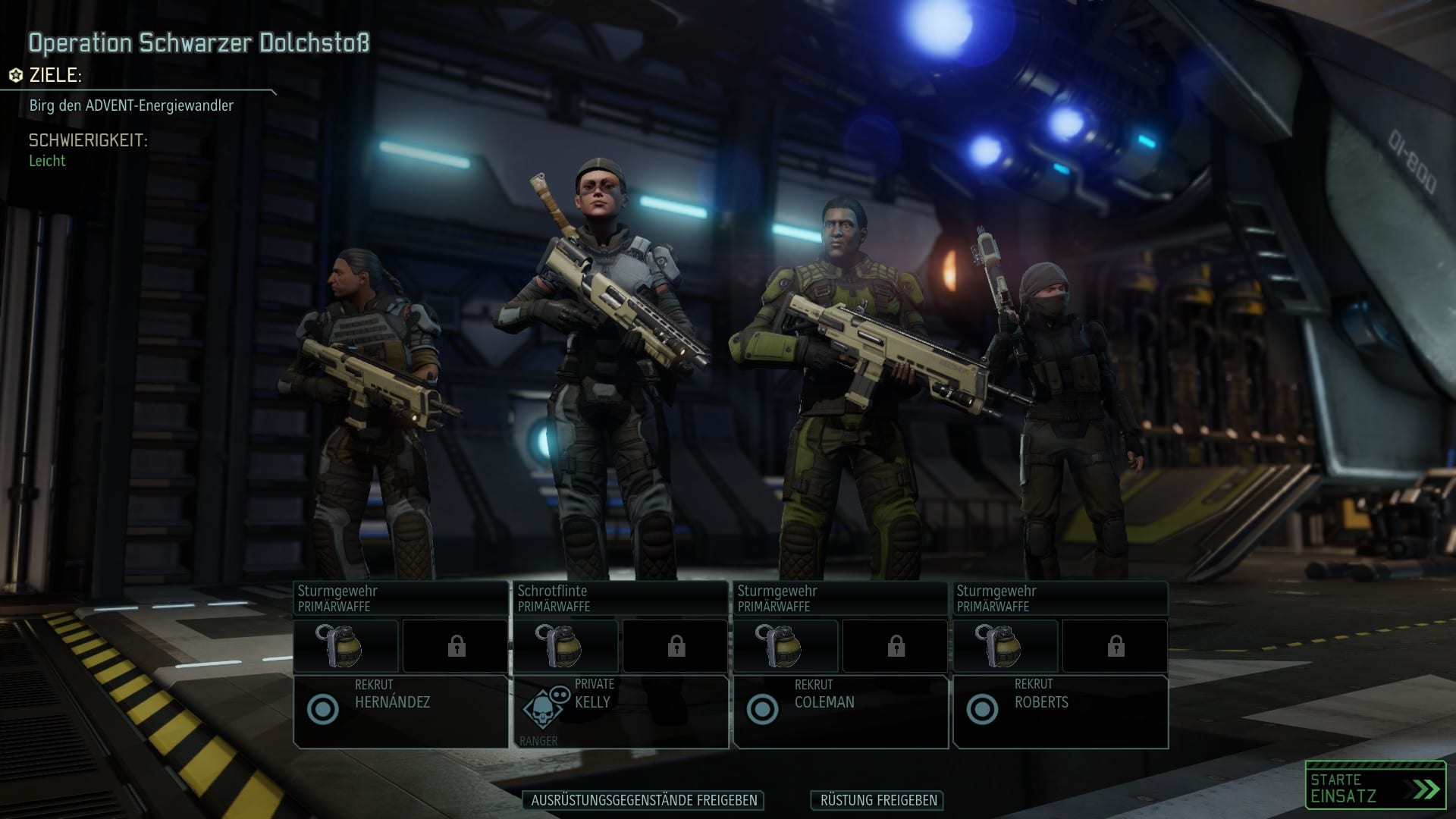Open Coleman's Sturmgewehr primary weapon slot
Viewport: 1456px width, 819px height.
point(840,598)
